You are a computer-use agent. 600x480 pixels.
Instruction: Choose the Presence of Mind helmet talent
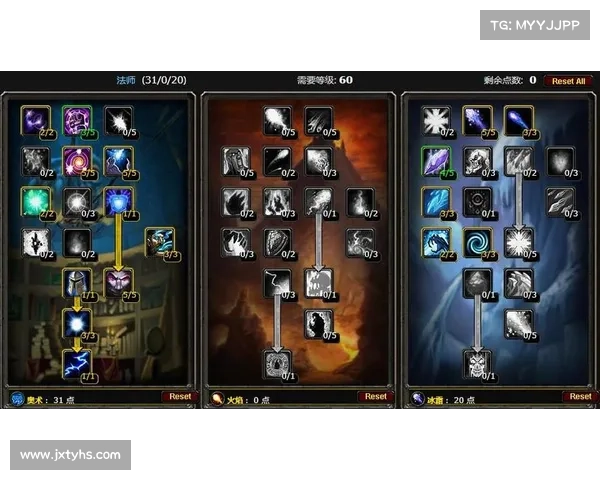pyautogui.click(x=76, y=282)
